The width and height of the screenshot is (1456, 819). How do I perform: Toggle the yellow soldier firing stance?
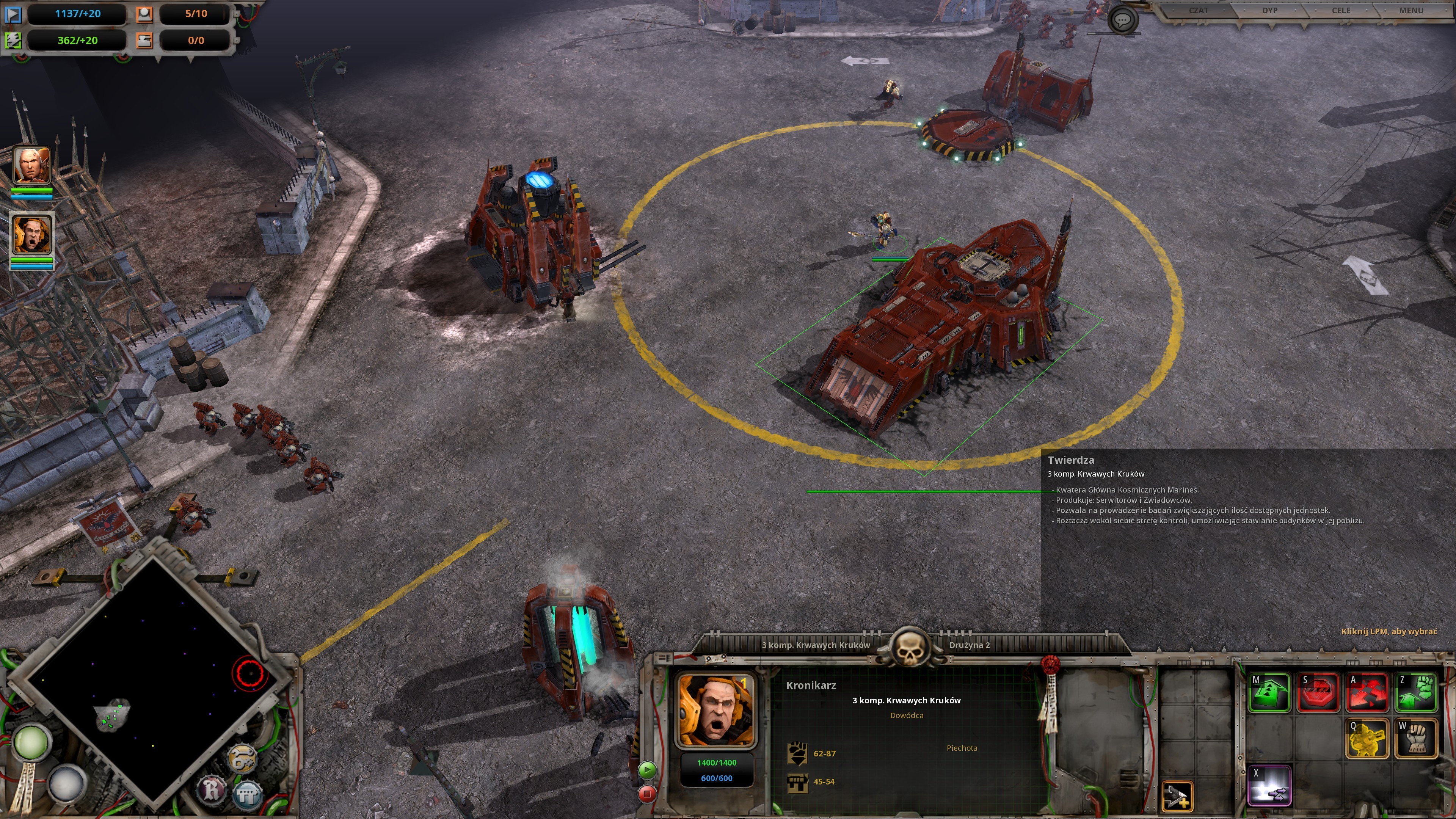pyautogui.click(x=1367, y=738)
